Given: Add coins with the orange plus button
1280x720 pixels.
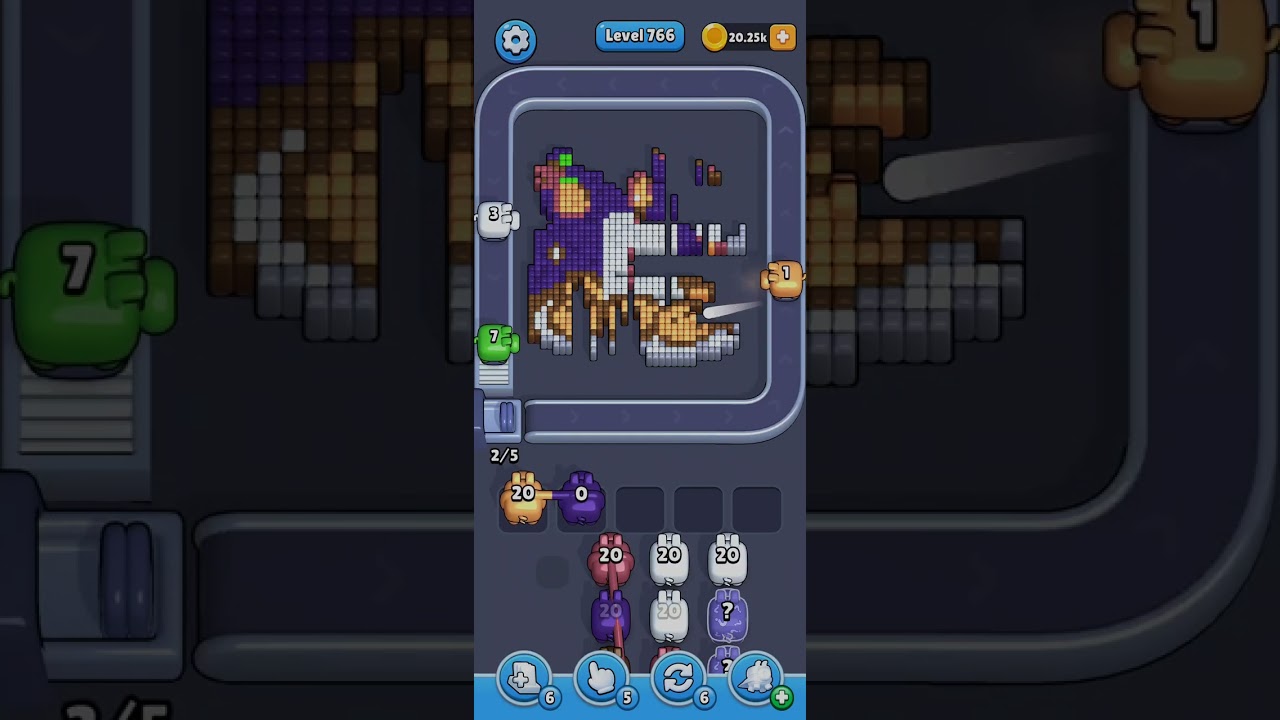Looking at the screenshot, I should click(x=783, y=37).
